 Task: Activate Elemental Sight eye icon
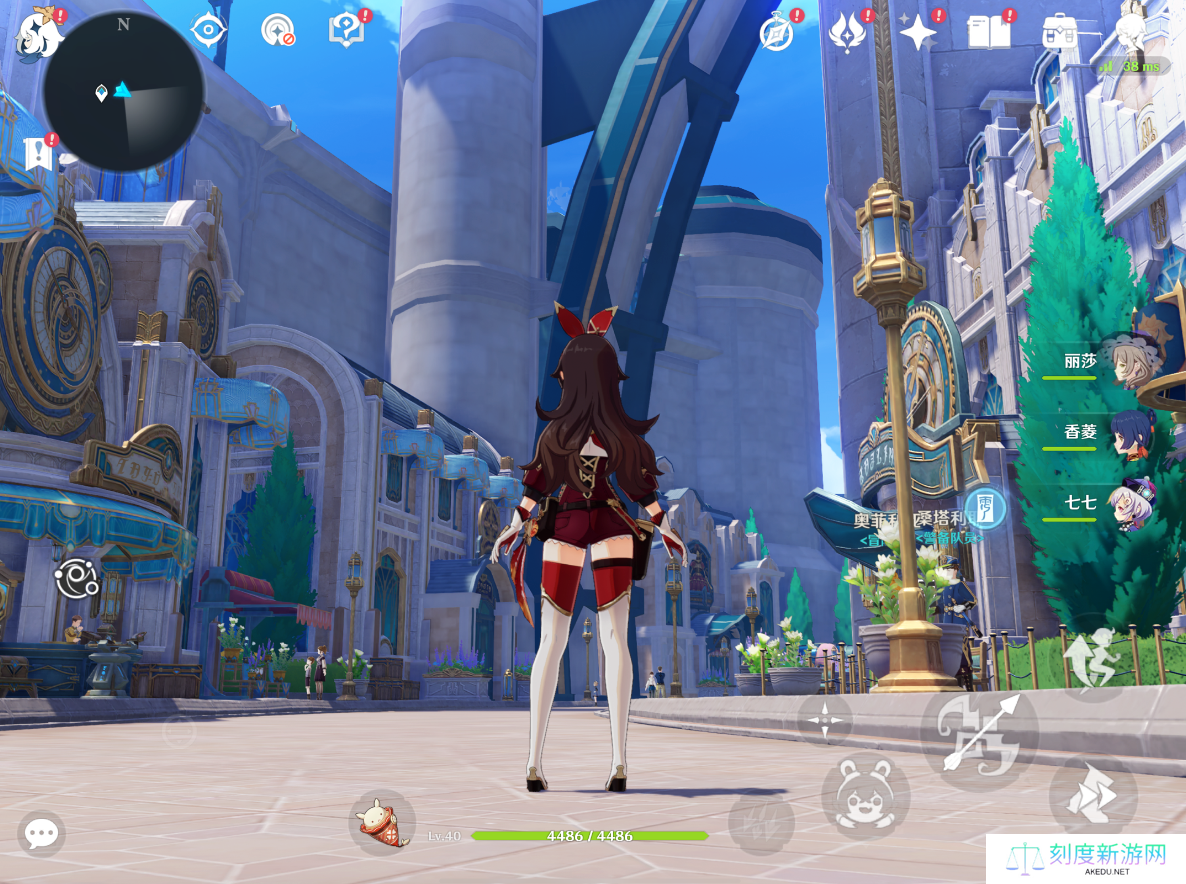pos(208,30)
